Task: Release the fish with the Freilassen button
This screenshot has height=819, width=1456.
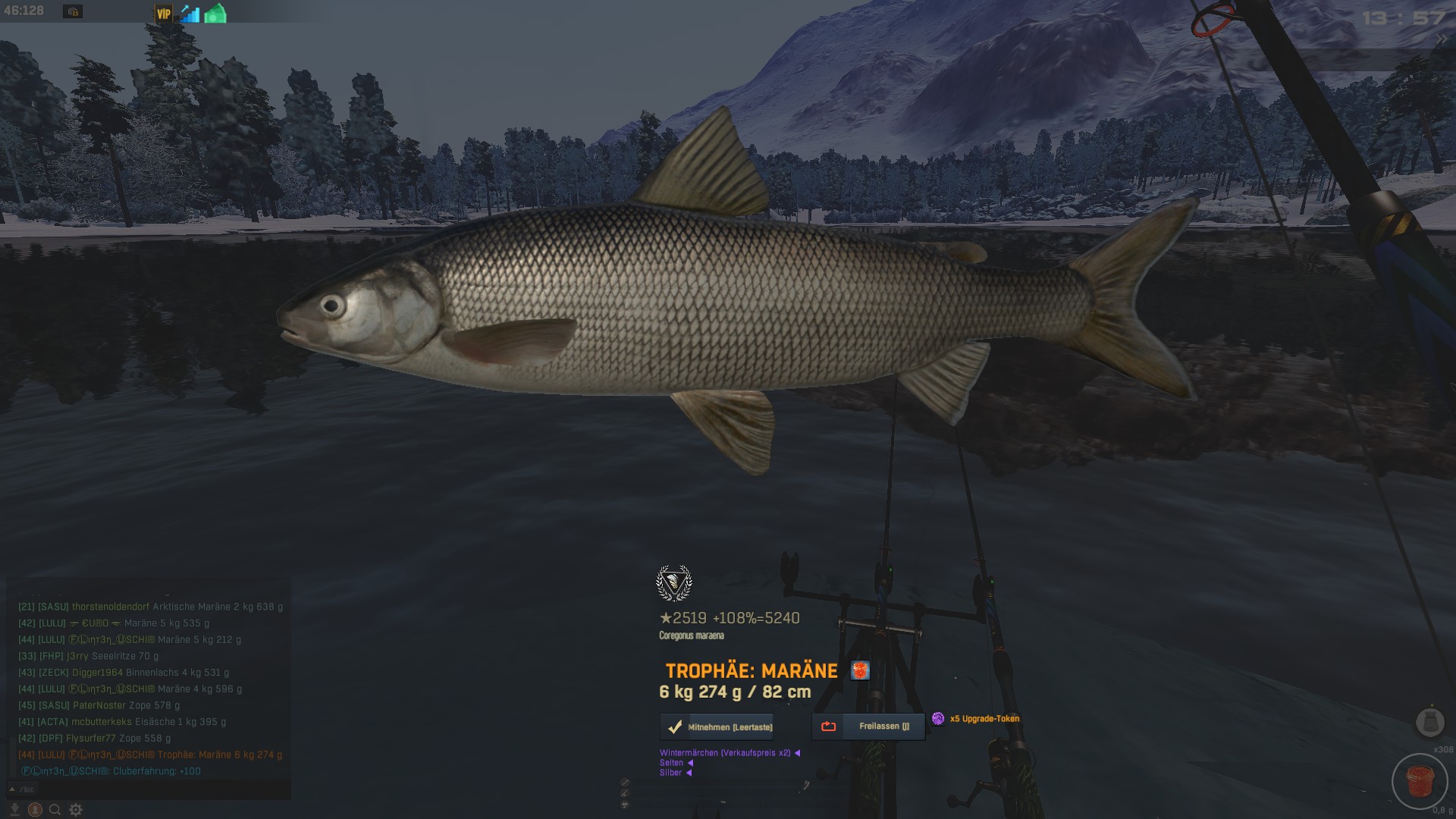Action: click(x=868, y=726)
